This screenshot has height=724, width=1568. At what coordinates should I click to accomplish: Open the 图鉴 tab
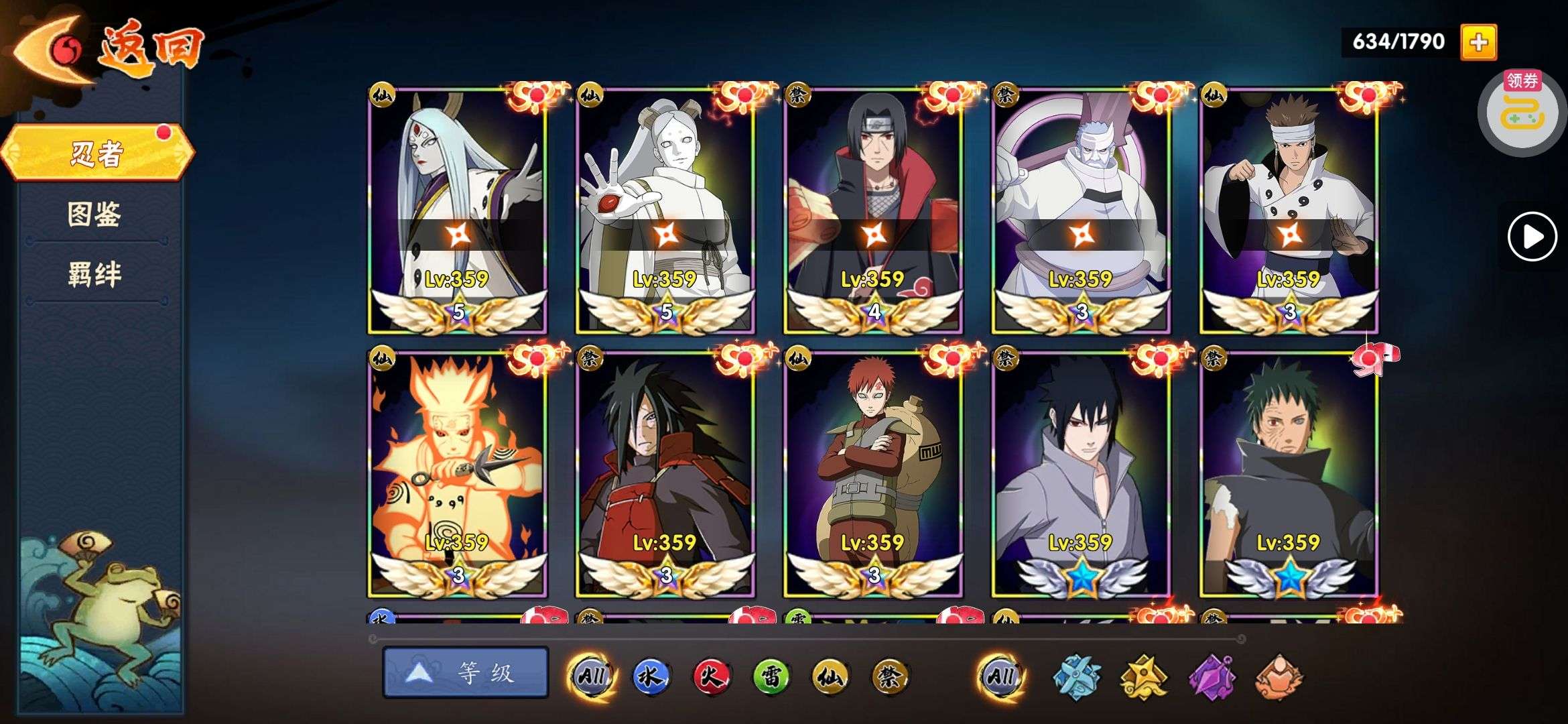94,215
